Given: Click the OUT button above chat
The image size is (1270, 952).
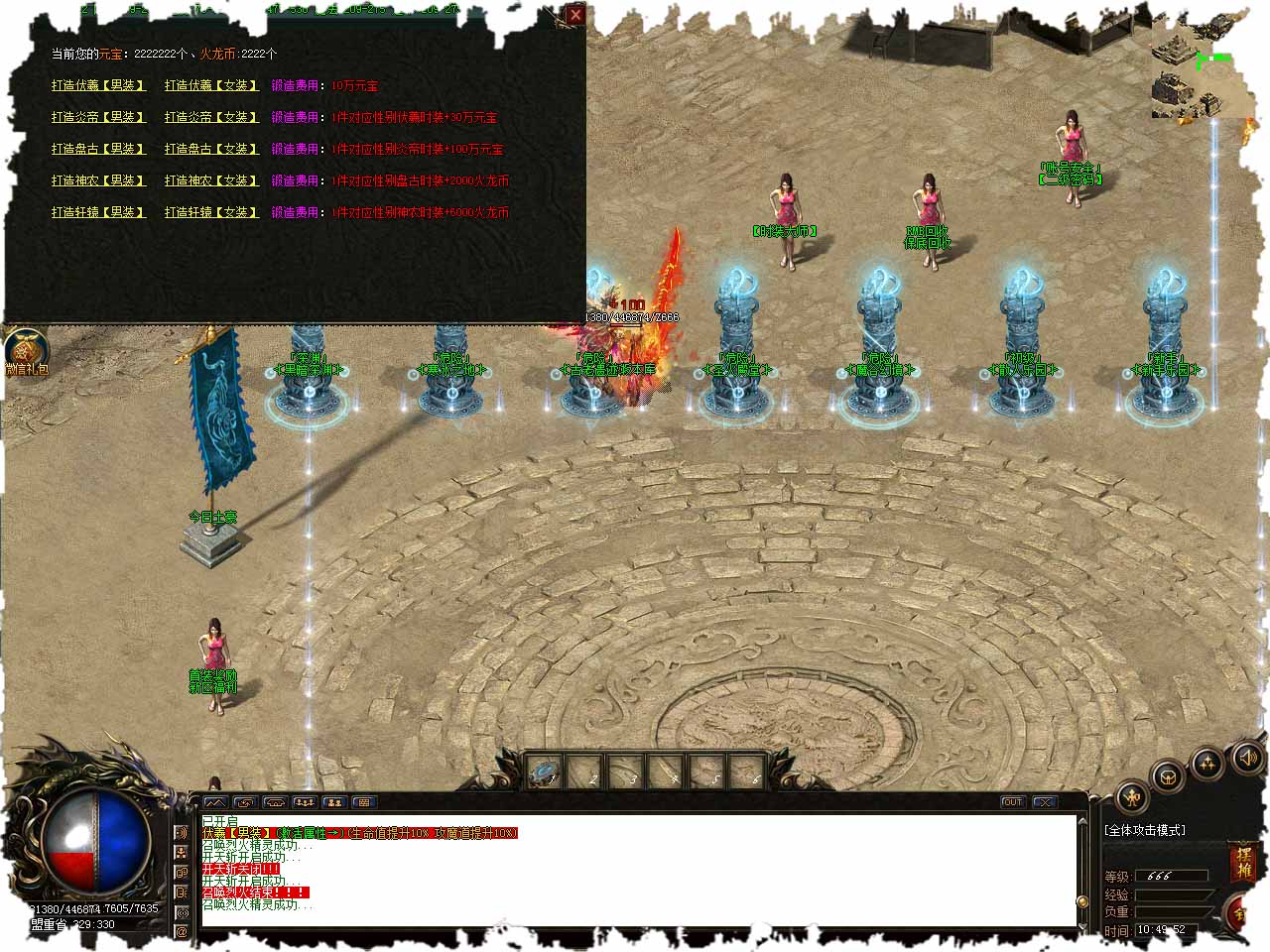Looking at the screenshot, I should click(1012, 801).
